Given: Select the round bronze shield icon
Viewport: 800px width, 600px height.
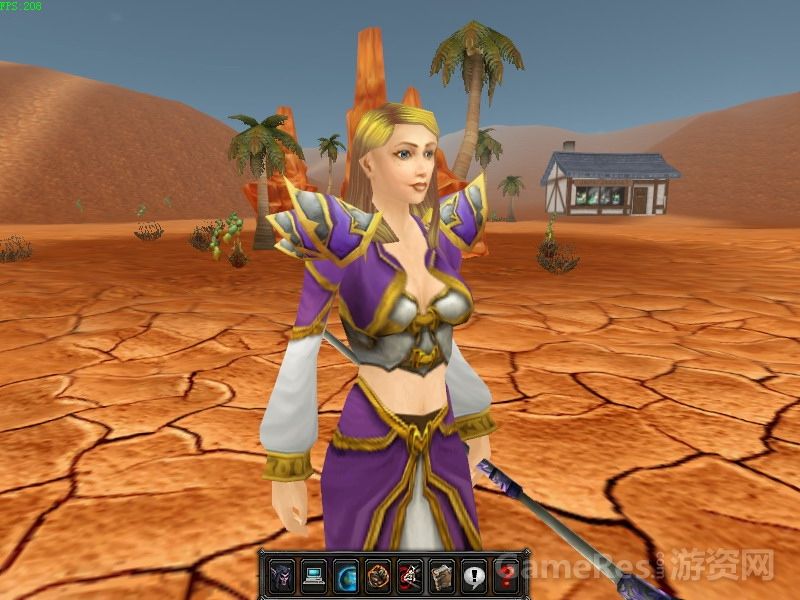Looking at the screenshot, I should pos(378,574).
